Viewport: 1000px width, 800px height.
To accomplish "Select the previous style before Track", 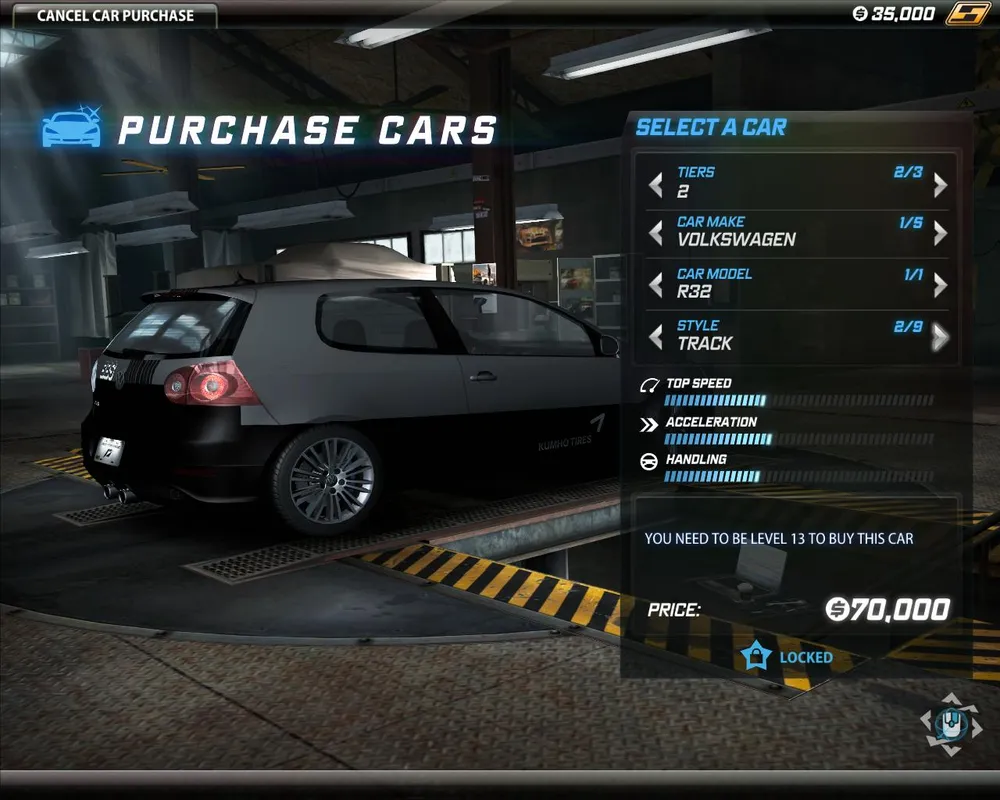I will click(656, 337).
